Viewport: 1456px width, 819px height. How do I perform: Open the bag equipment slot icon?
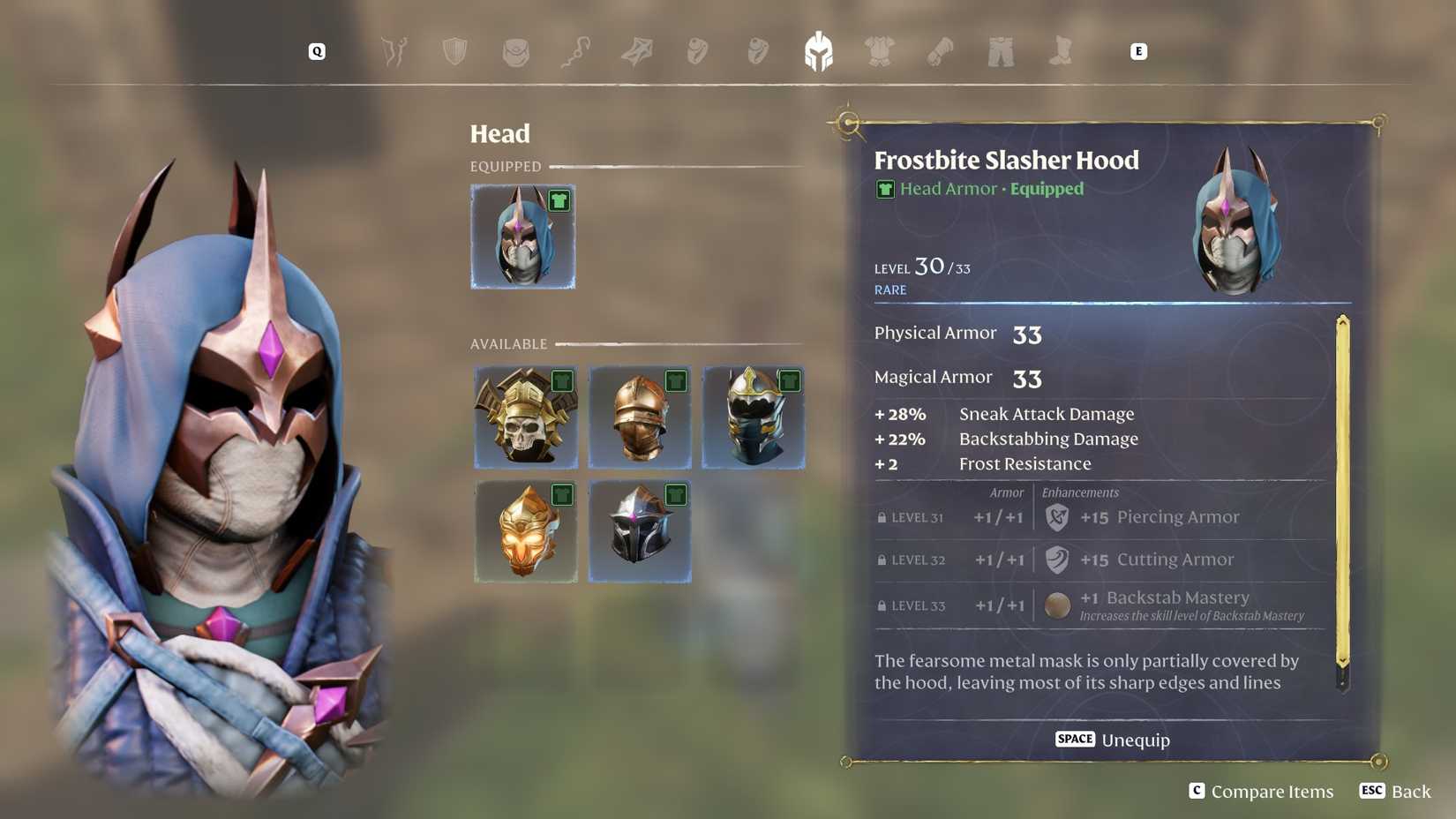[x=515, y=51]
